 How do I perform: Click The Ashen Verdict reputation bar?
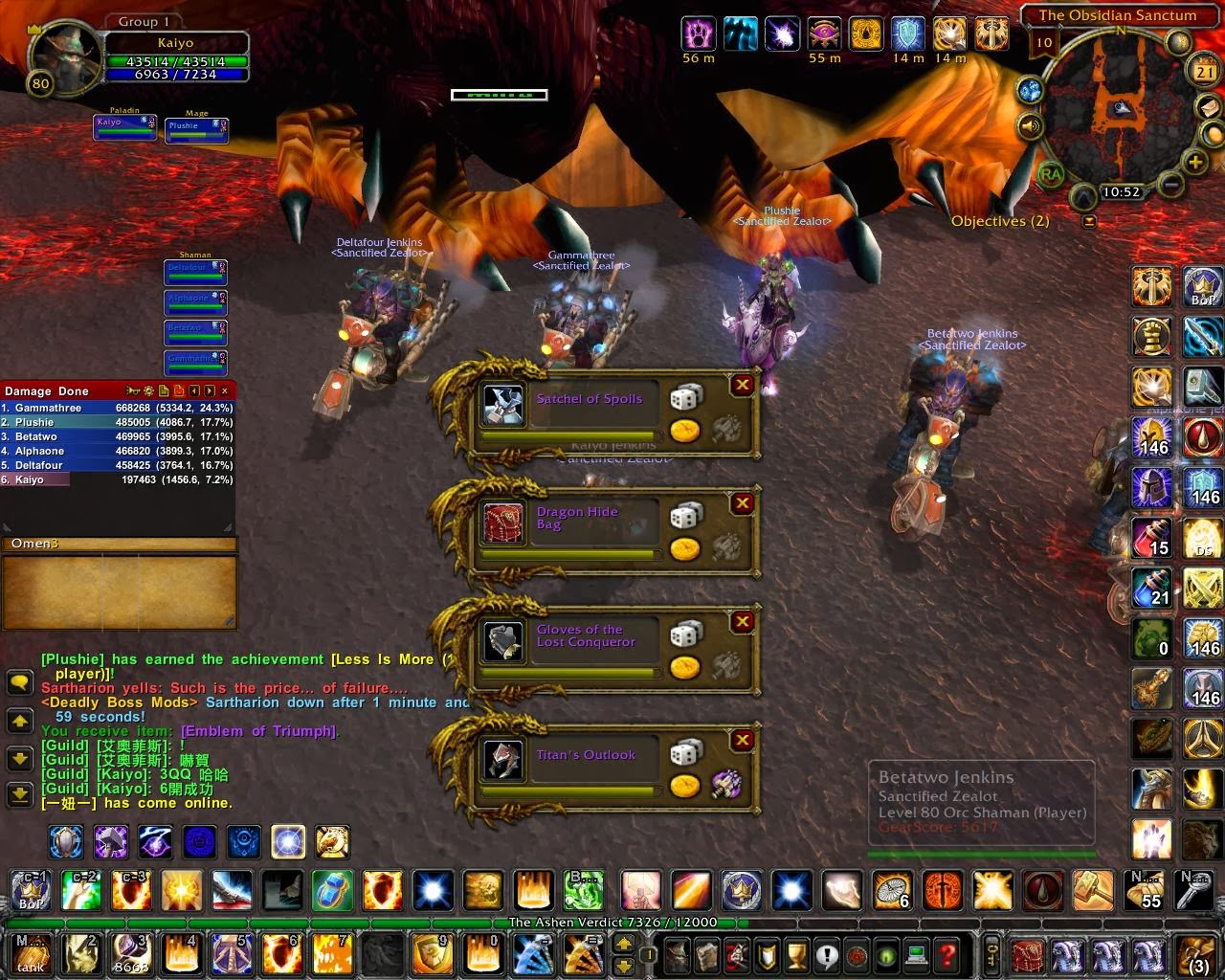(612, 925)
